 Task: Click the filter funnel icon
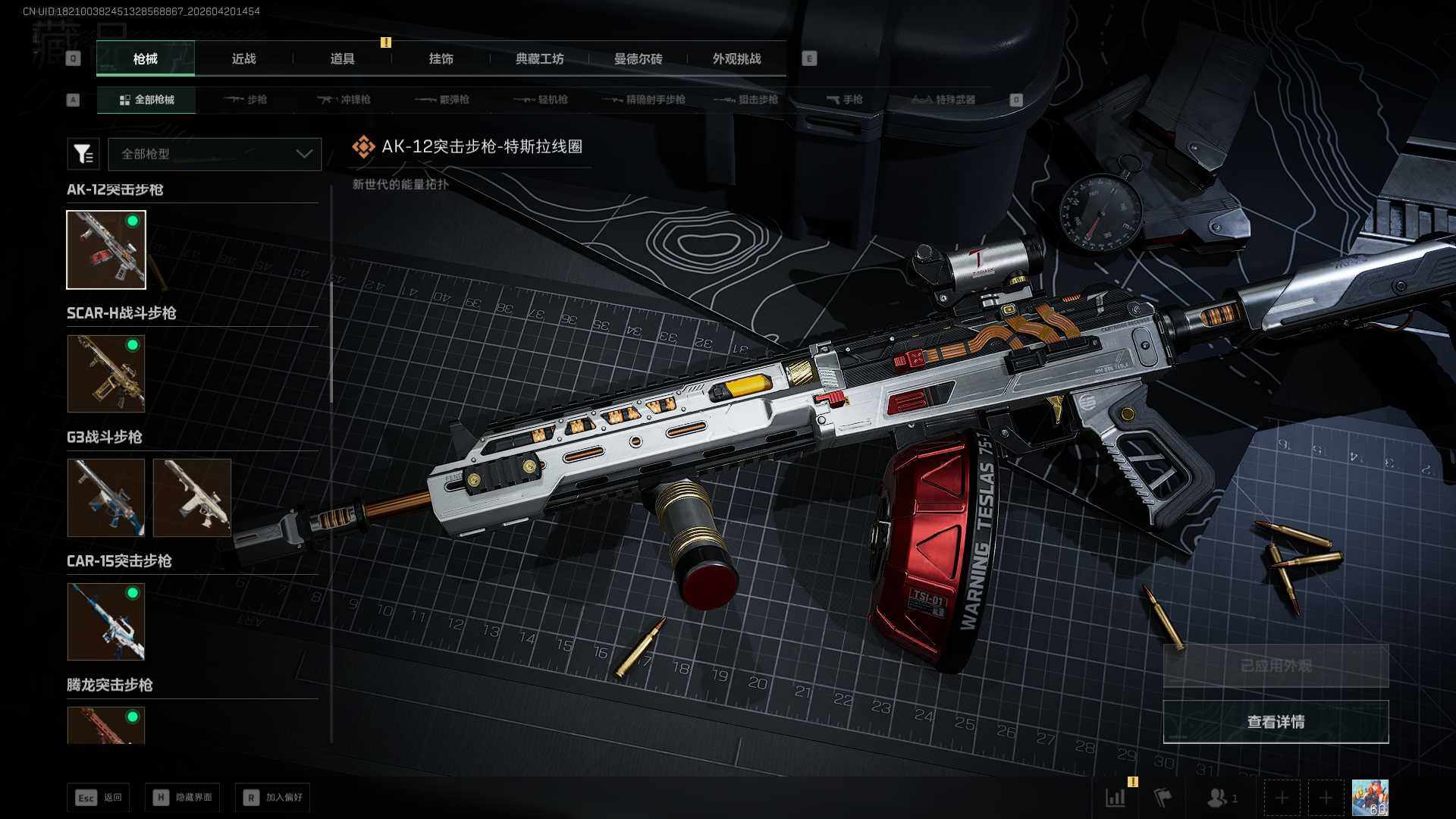click(83, 154)
